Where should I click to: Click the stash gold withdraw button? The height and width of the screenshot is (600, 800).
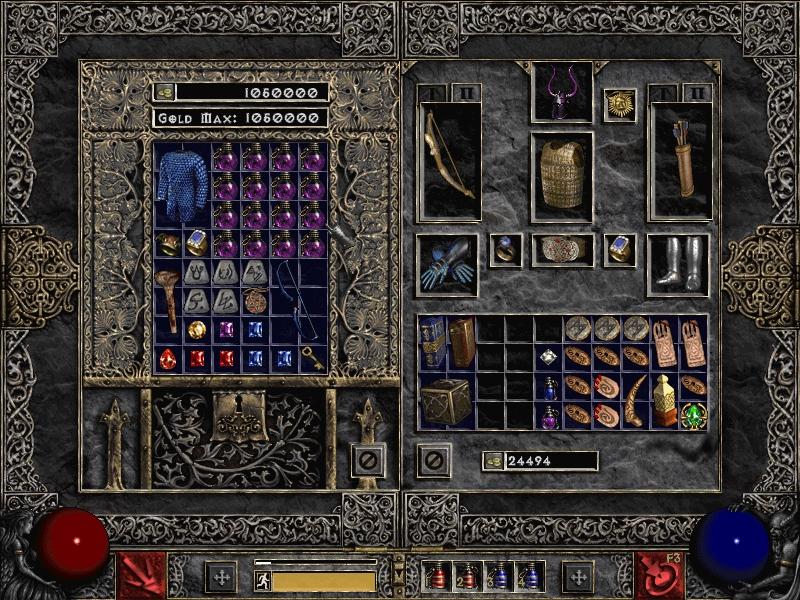[164, 92]
